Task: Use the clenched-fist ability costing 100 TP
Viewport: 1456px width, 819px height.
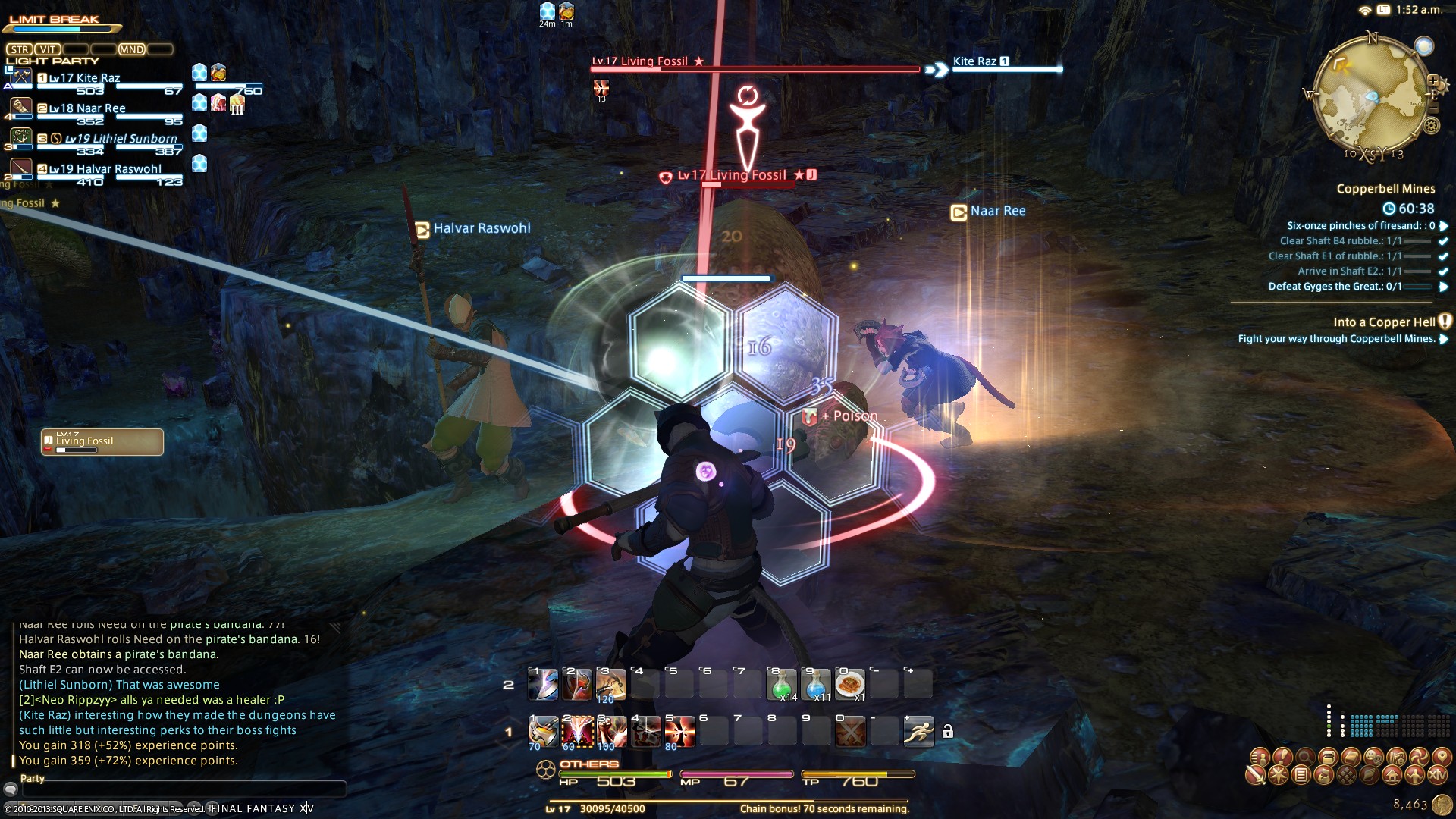Action: [611, 732]
